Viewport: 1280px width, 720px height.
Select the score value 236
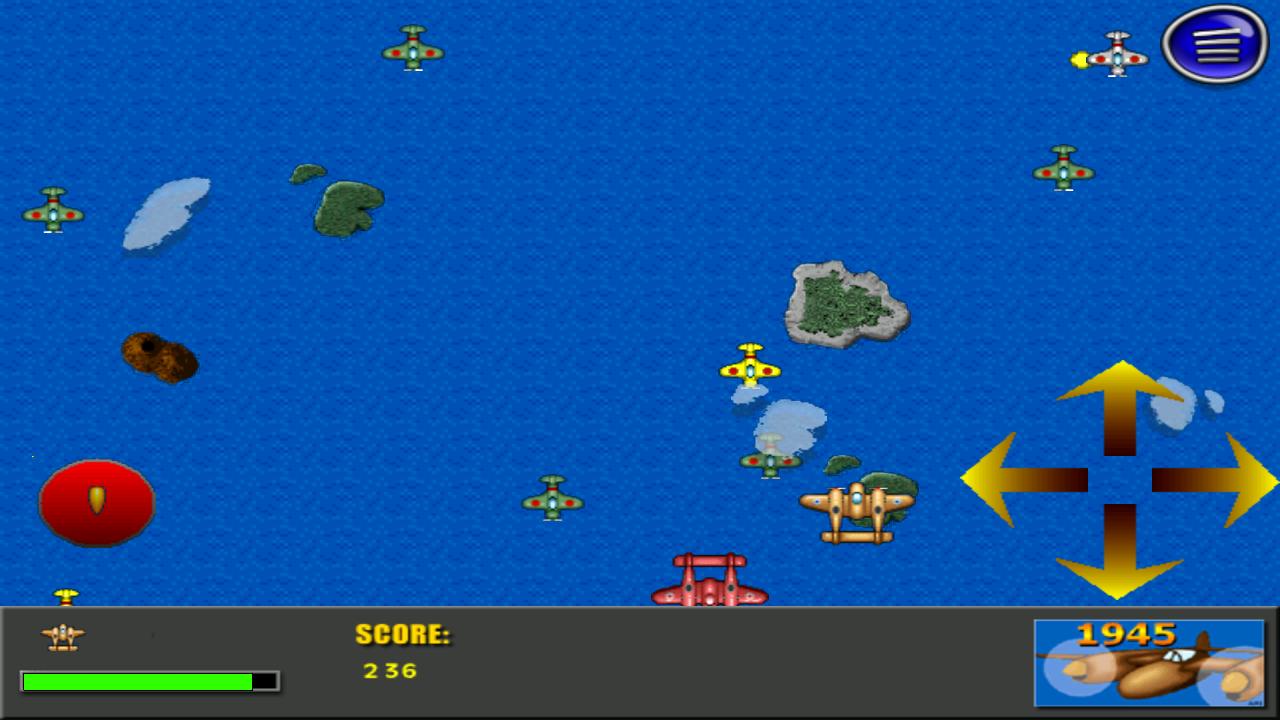pos(388,671)
